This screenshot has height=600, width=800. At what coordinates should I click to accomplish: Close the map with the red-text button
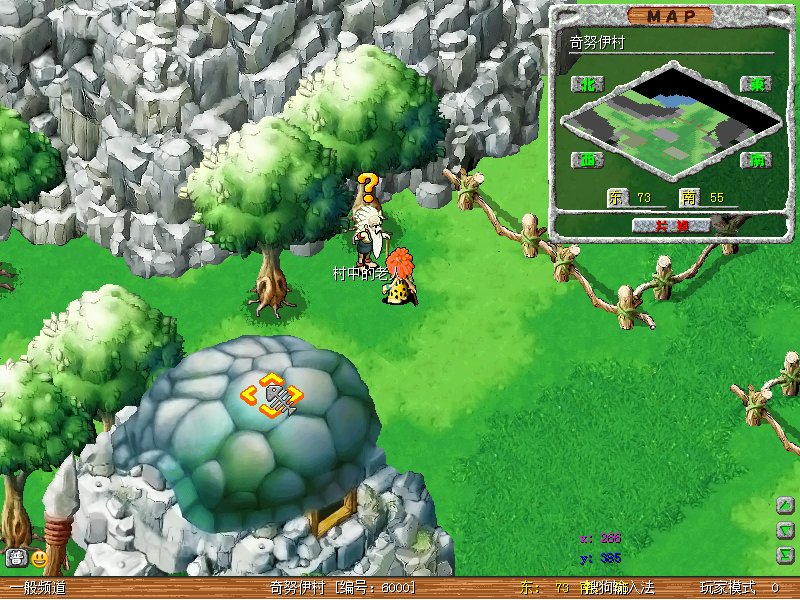(x=672, y=226)
